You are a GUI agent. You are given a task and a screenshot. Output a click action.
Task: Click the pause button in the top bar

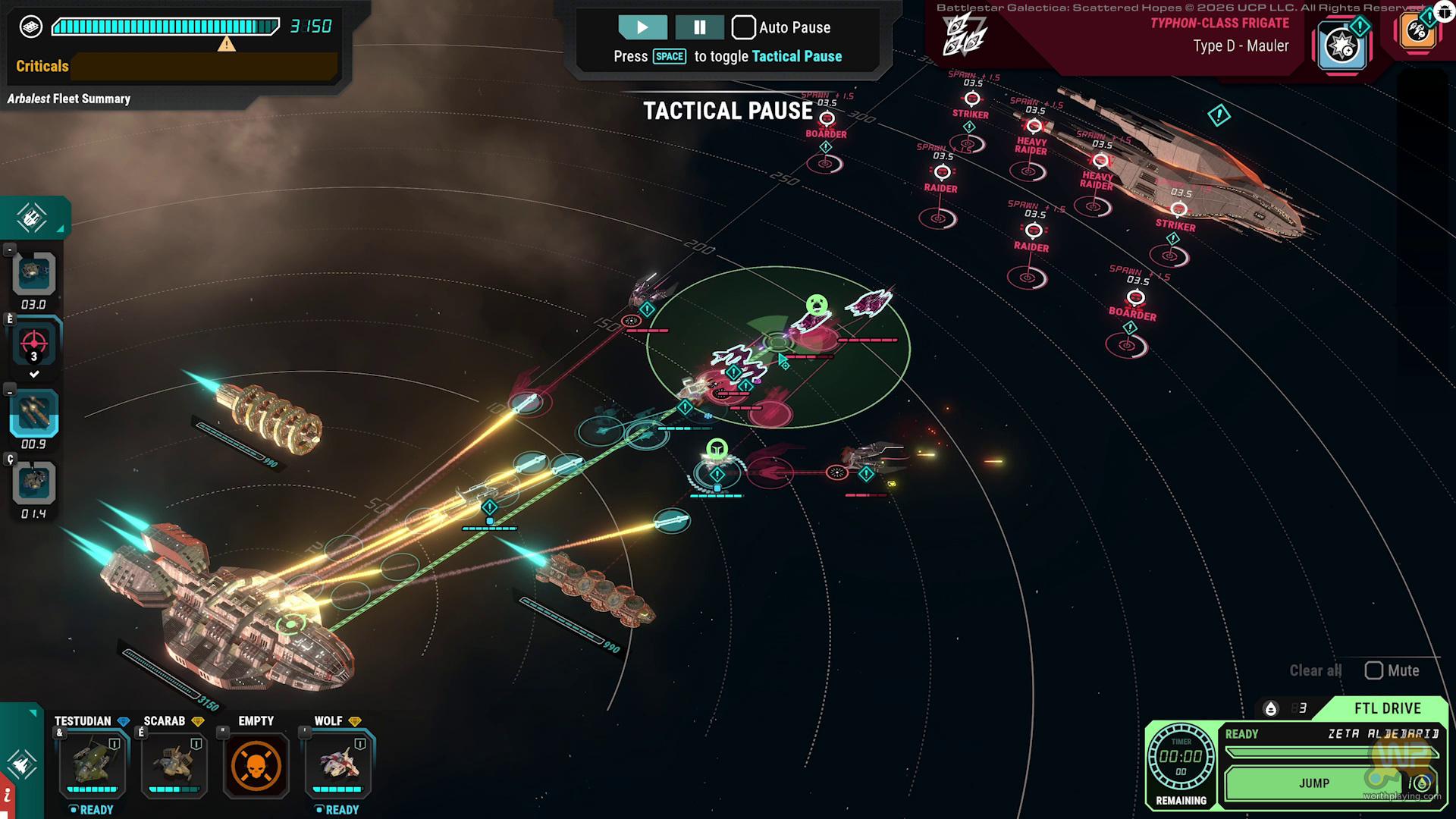click(x=699, y=27)
